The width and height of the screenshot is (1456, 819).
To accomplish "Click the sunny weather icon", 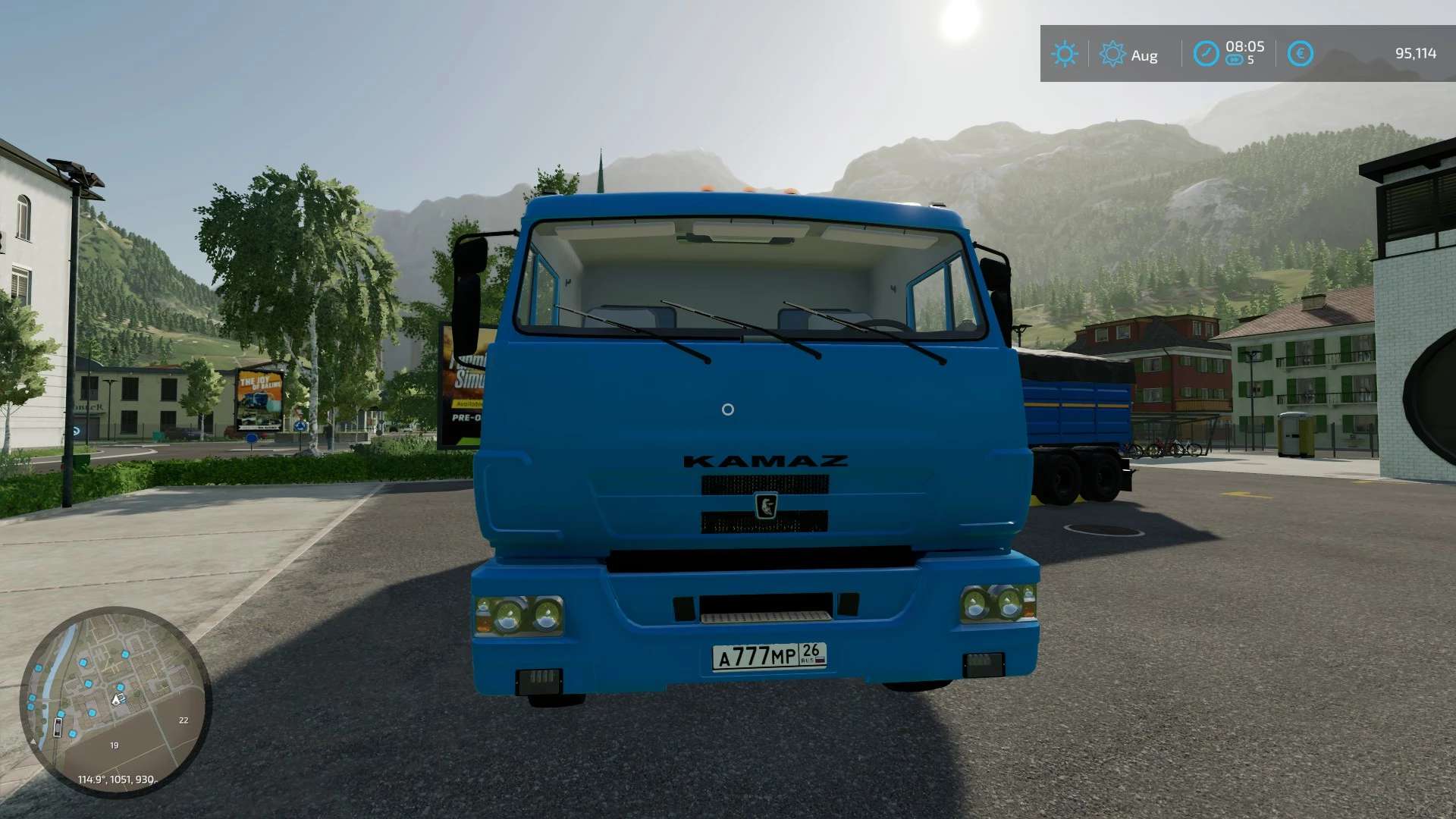I will coord(1064,54).
